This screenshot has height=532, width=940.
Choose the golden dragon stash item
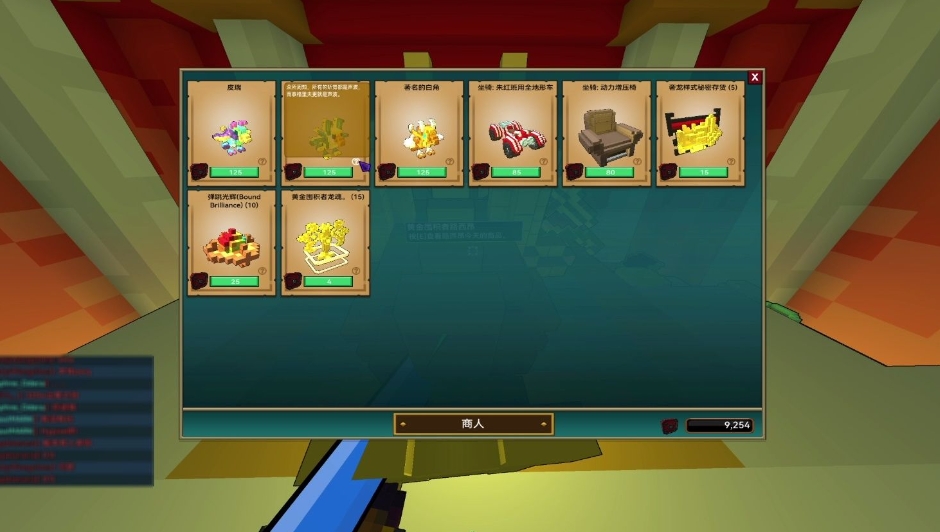coord(700,133)
